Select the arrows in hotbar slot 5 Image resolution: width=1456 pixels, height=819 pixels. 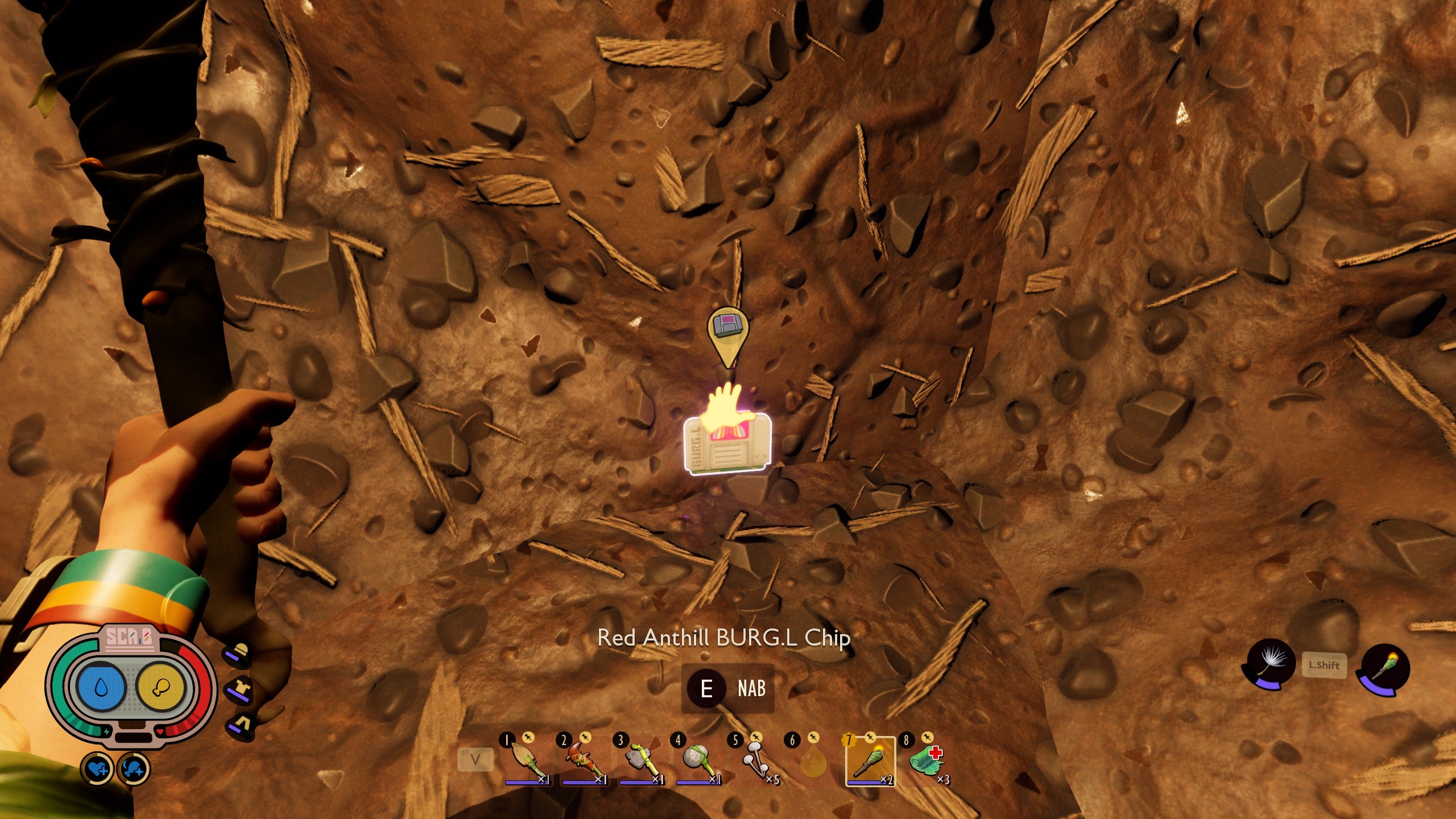tap(756, 760)
